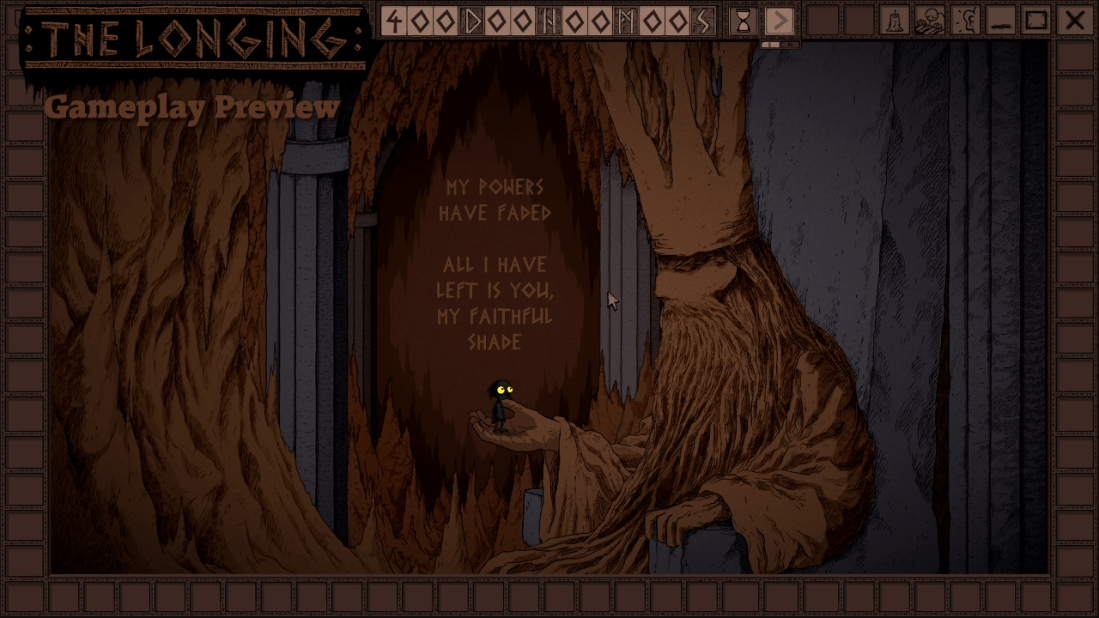
Task: Click the hourglass wait icon
Action: click(x=742, y=21)
